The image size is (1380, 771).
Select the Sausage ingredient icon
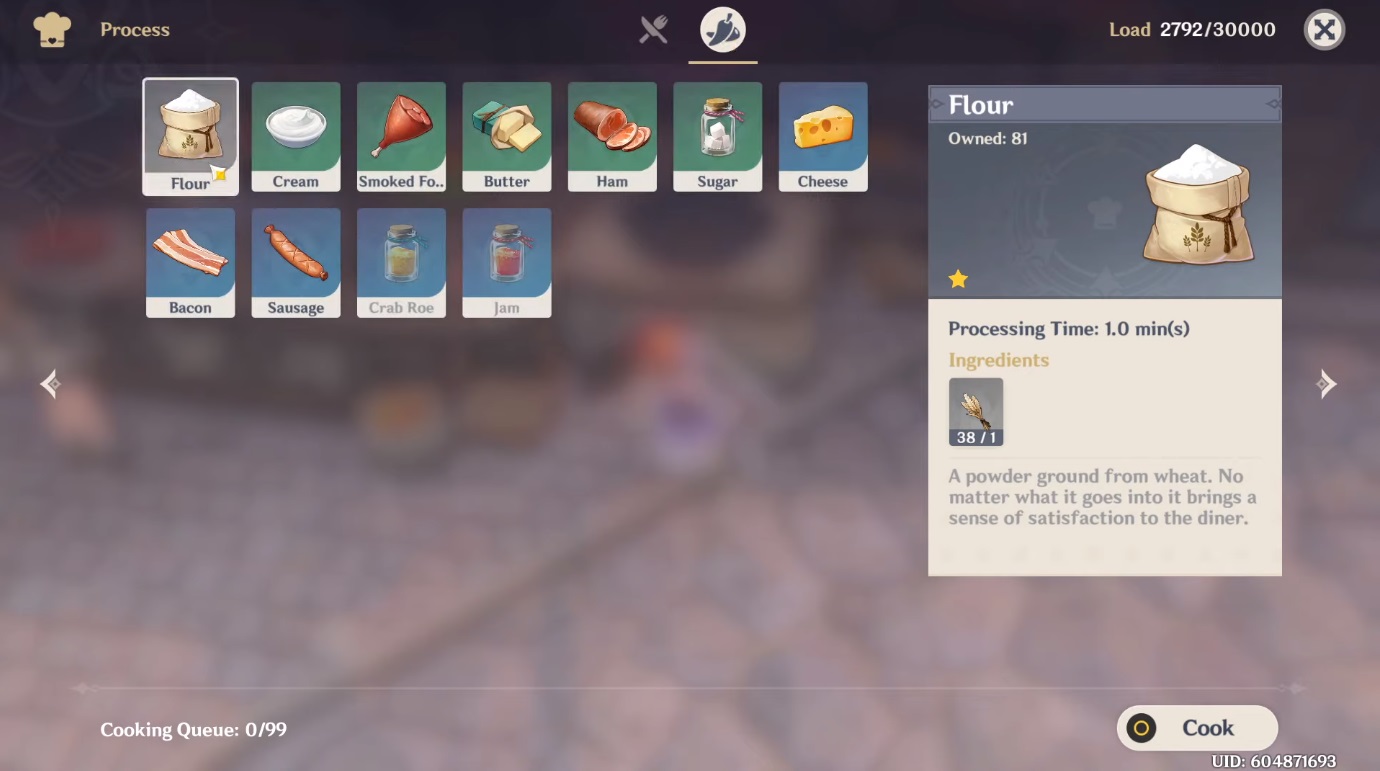(x=295, y=262)
